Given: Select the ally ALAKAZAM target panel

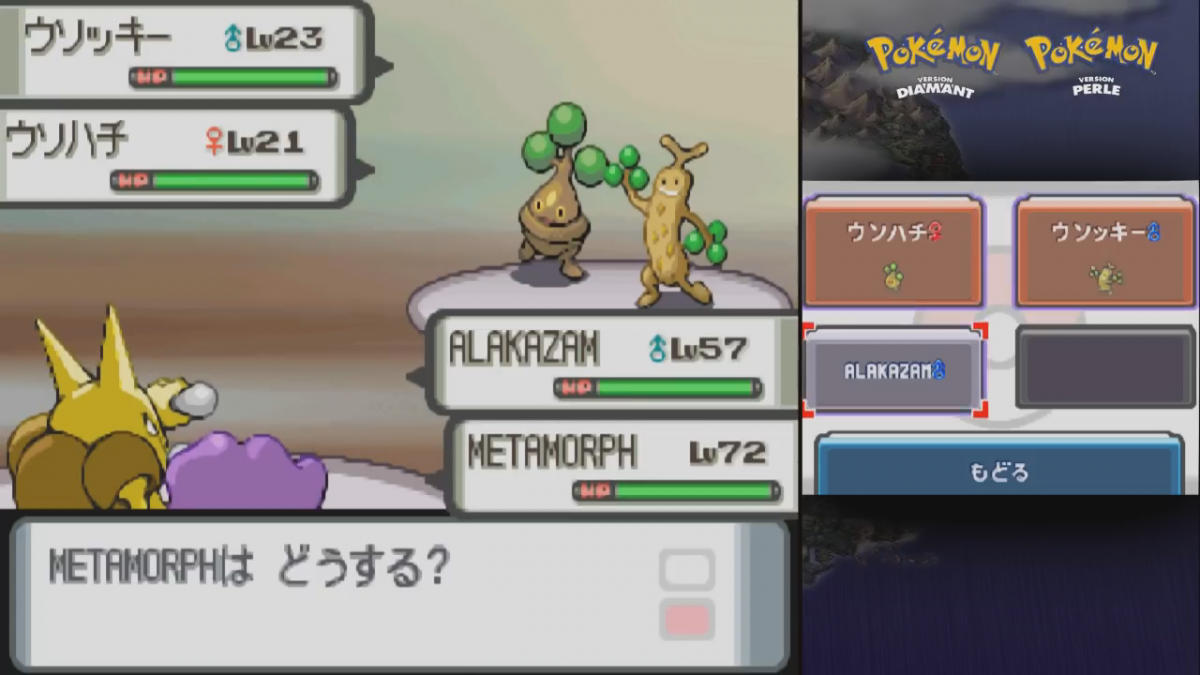Looking at the screenshot, I should click(x=893, y=371).
